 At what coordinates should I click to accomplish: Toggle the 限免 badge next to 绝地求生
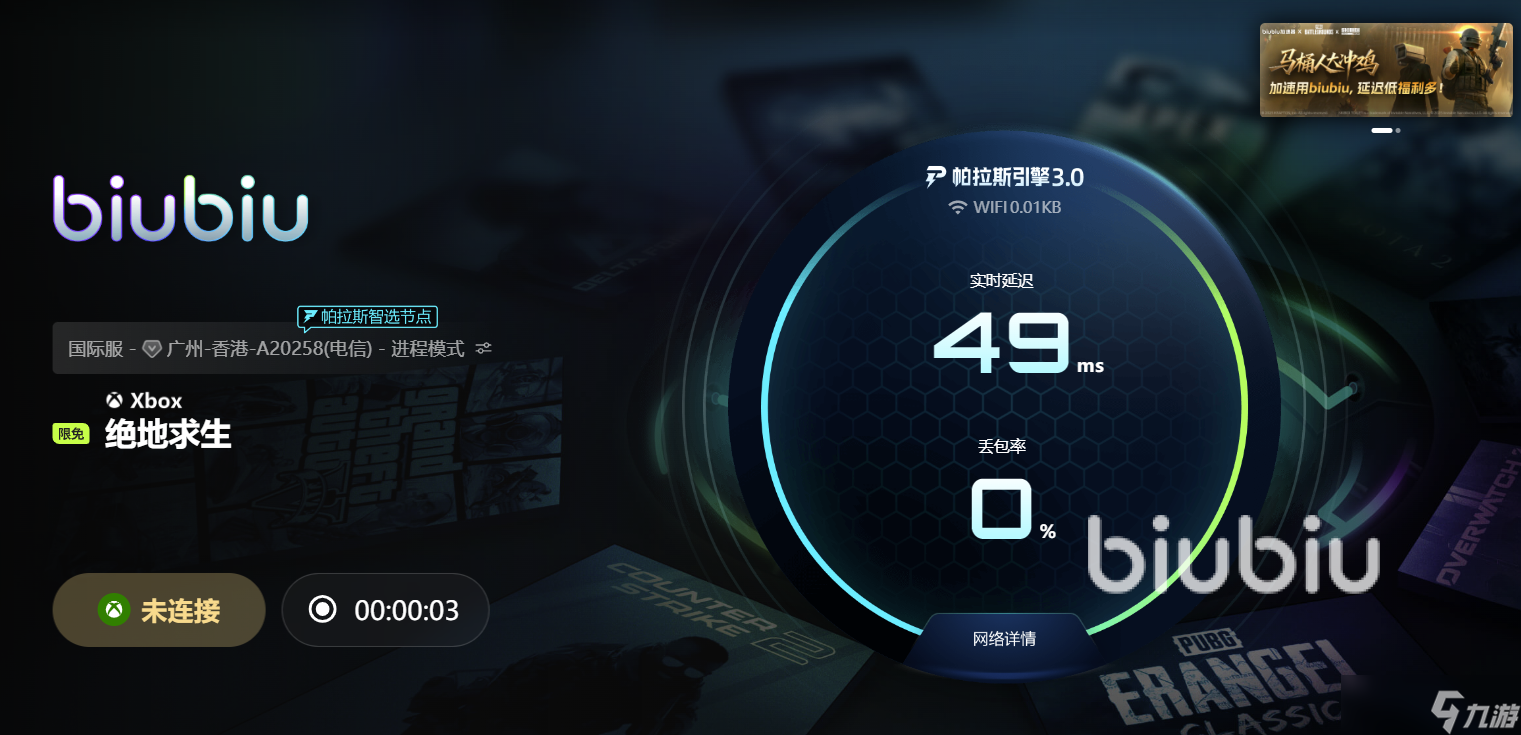pos(70,433)
